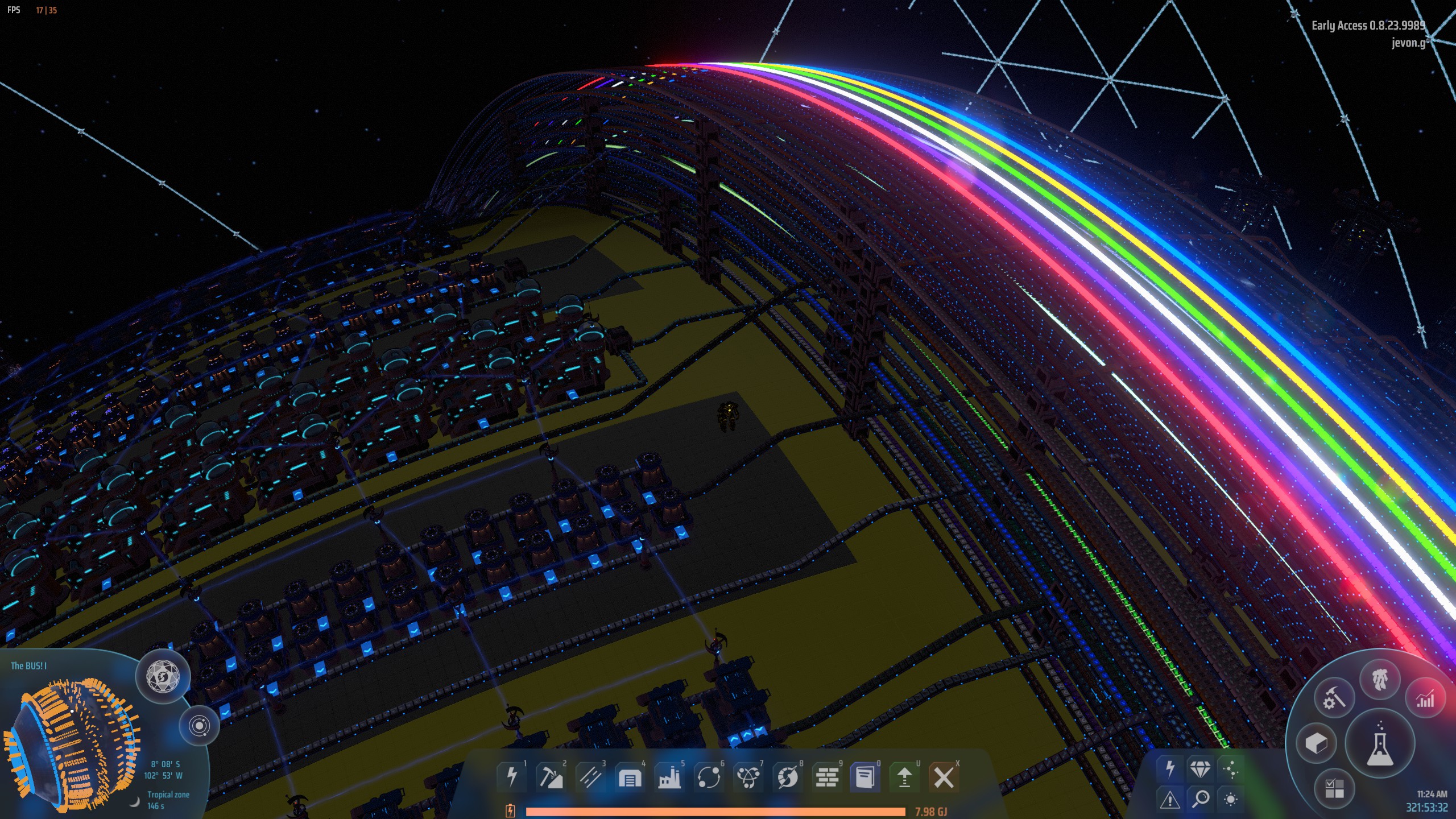
Task: Click the planet globe minimap
Action: pyautogui.click(x=71, y=737)
